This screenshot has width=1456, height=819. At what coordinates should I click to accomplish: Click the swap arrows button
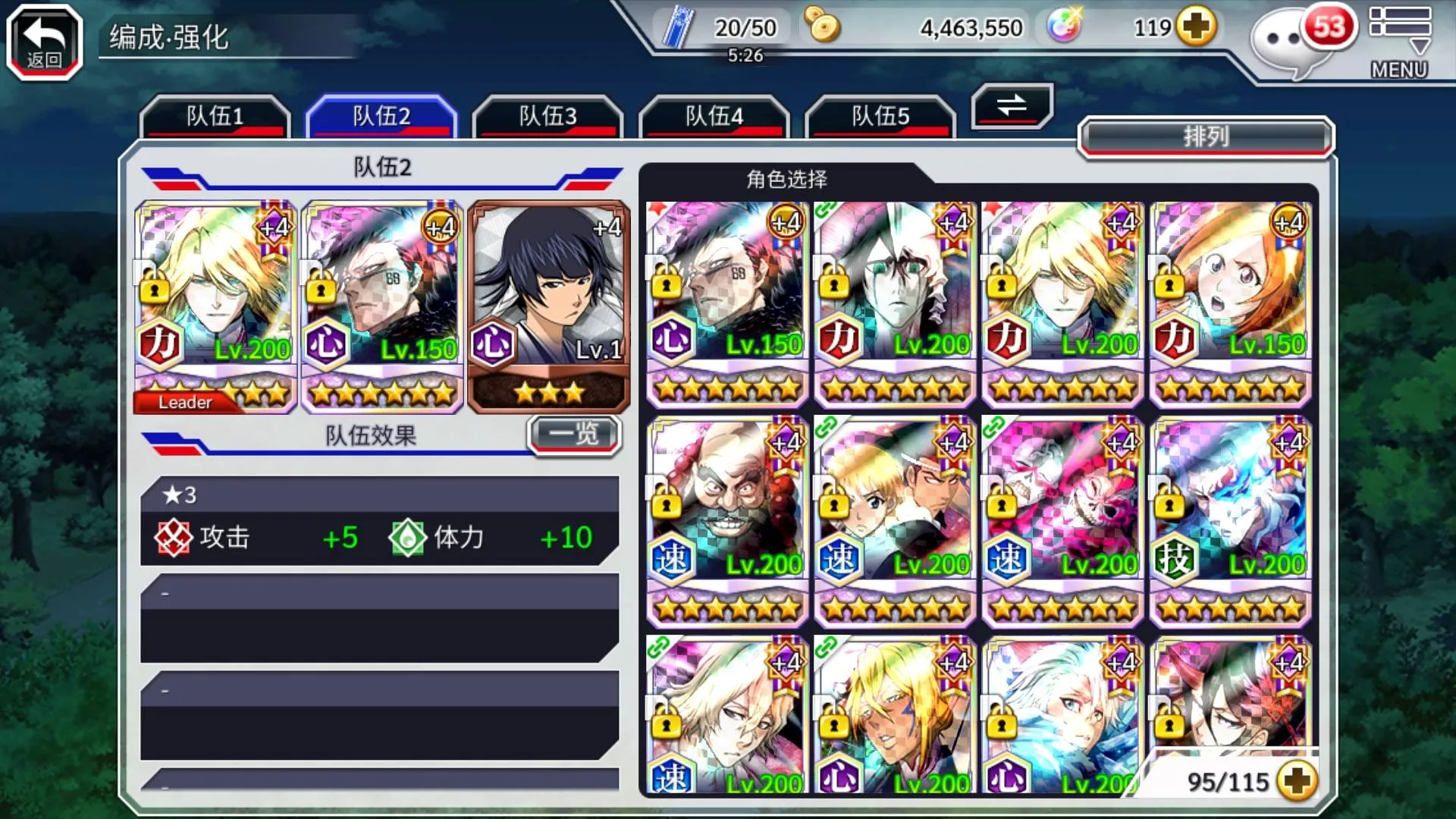coord(1012,105)
